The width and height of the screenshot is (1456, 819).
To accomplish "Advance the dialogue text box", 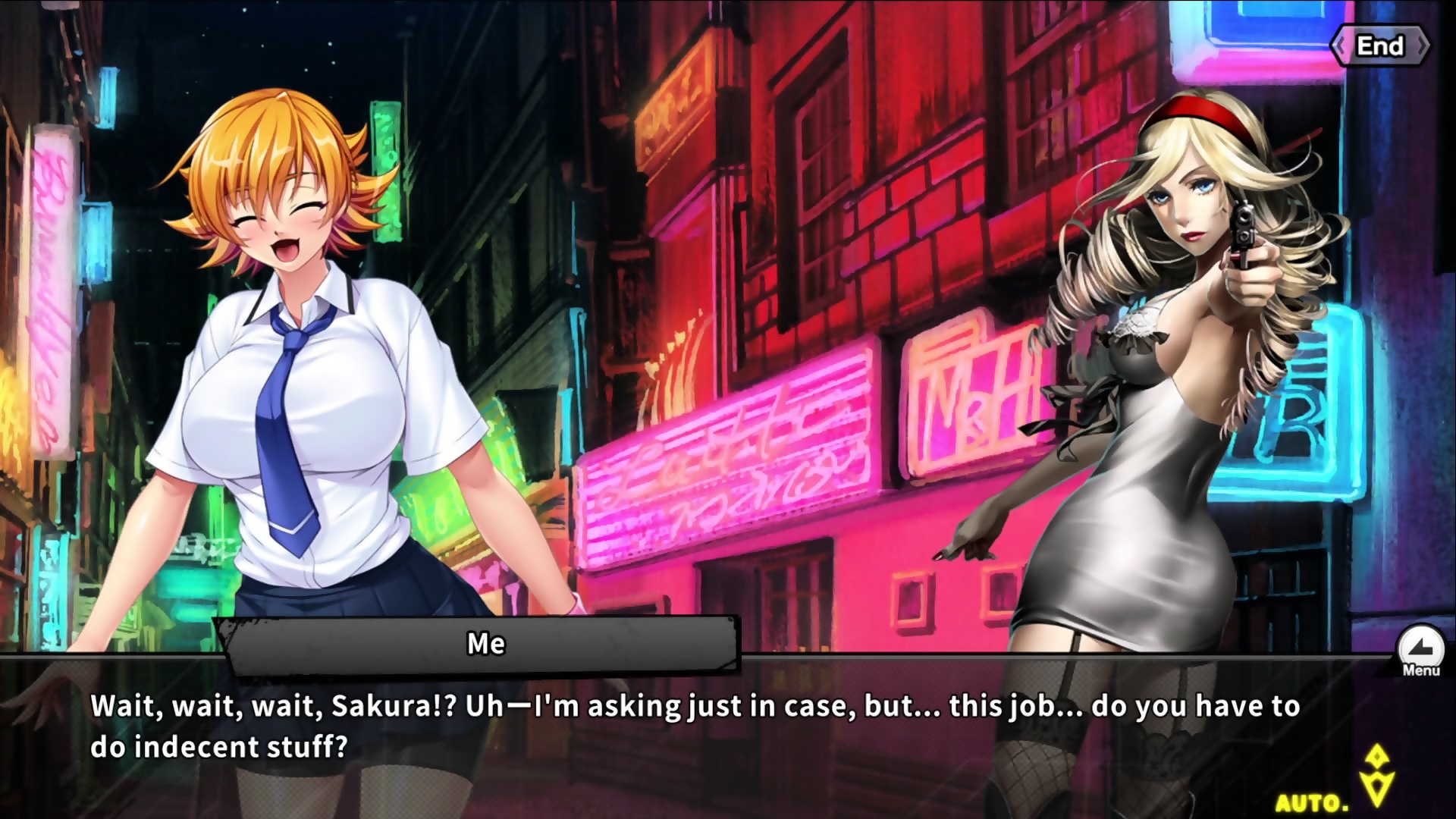I will [x=682, y=728].
